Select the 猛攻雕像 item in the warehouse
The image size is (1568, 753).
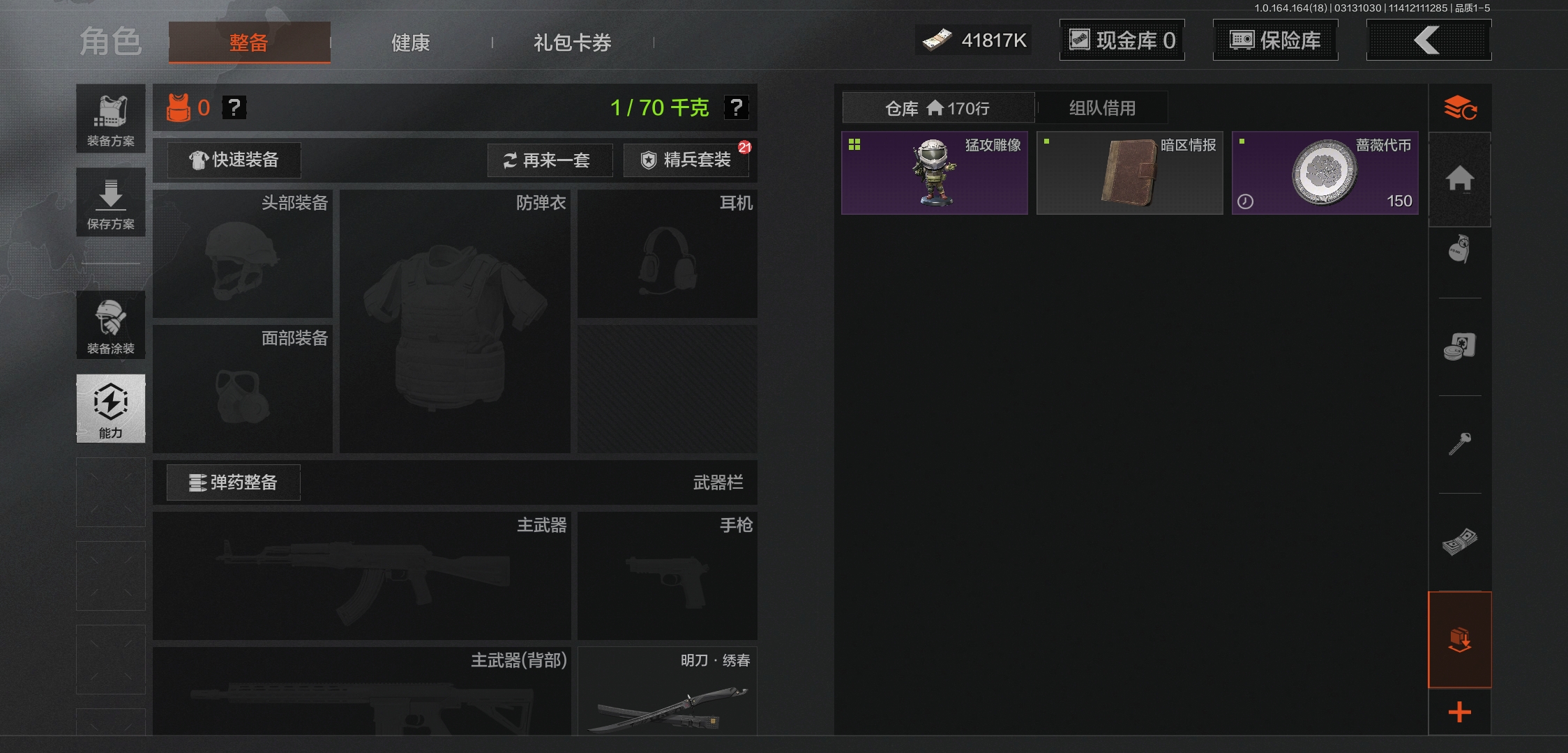pyautogui.click(x=934, y=172)
